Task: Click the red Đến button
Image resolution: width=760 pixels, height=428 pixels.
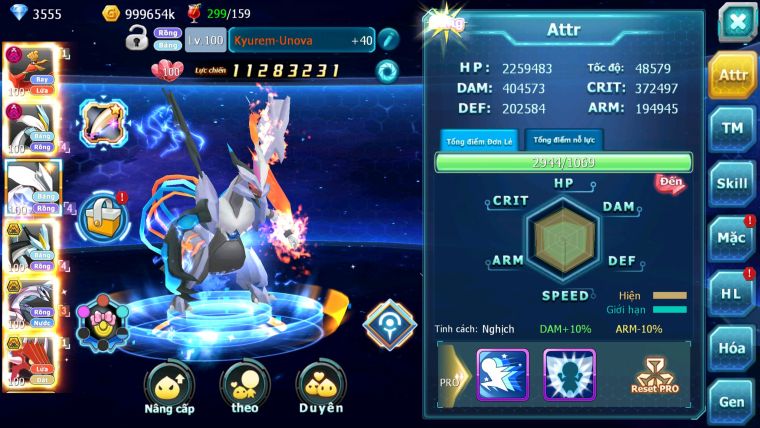Action: pos(670,183)
